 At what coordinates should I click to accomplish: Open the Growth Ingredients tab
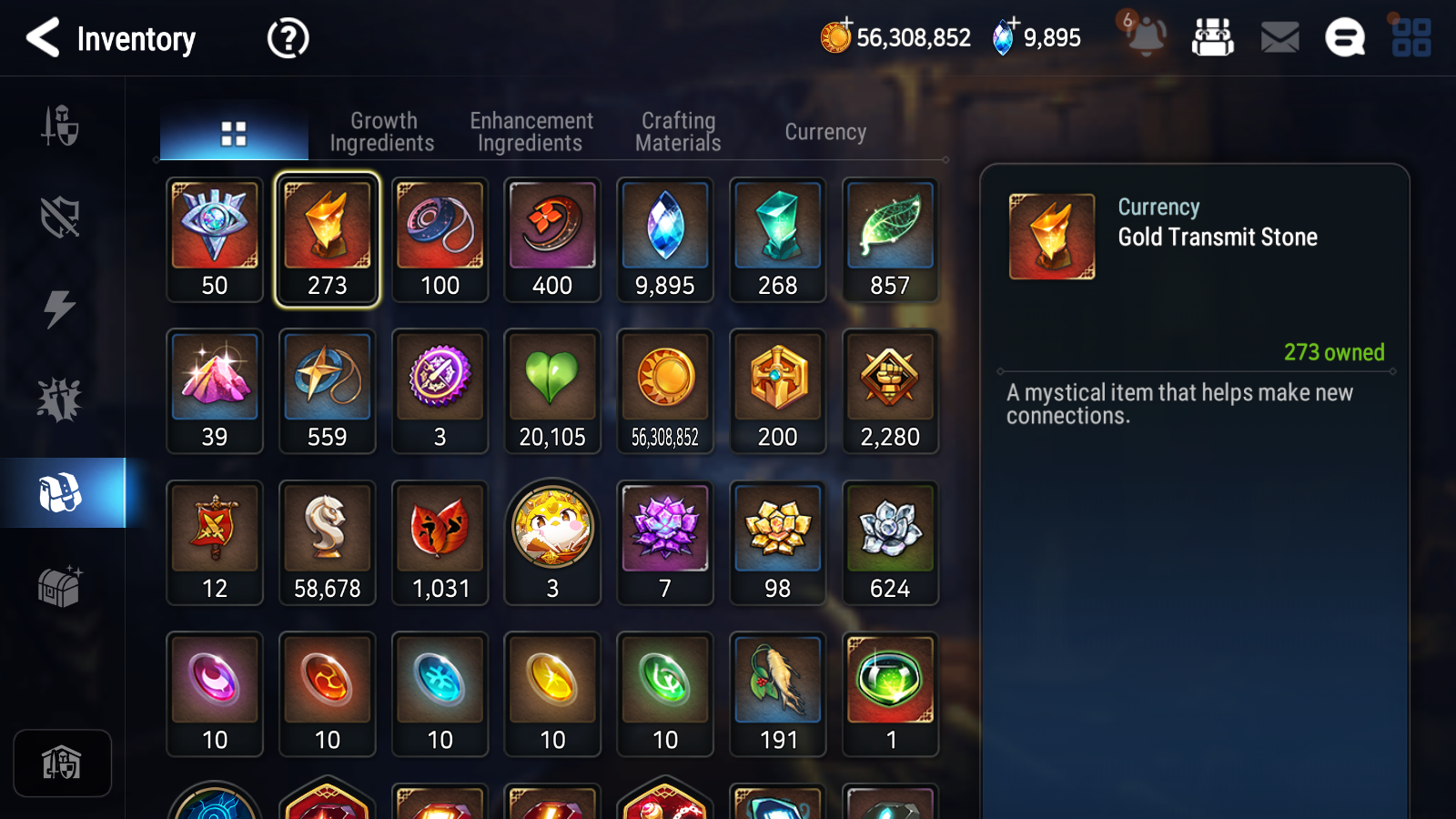click(383, 131)
